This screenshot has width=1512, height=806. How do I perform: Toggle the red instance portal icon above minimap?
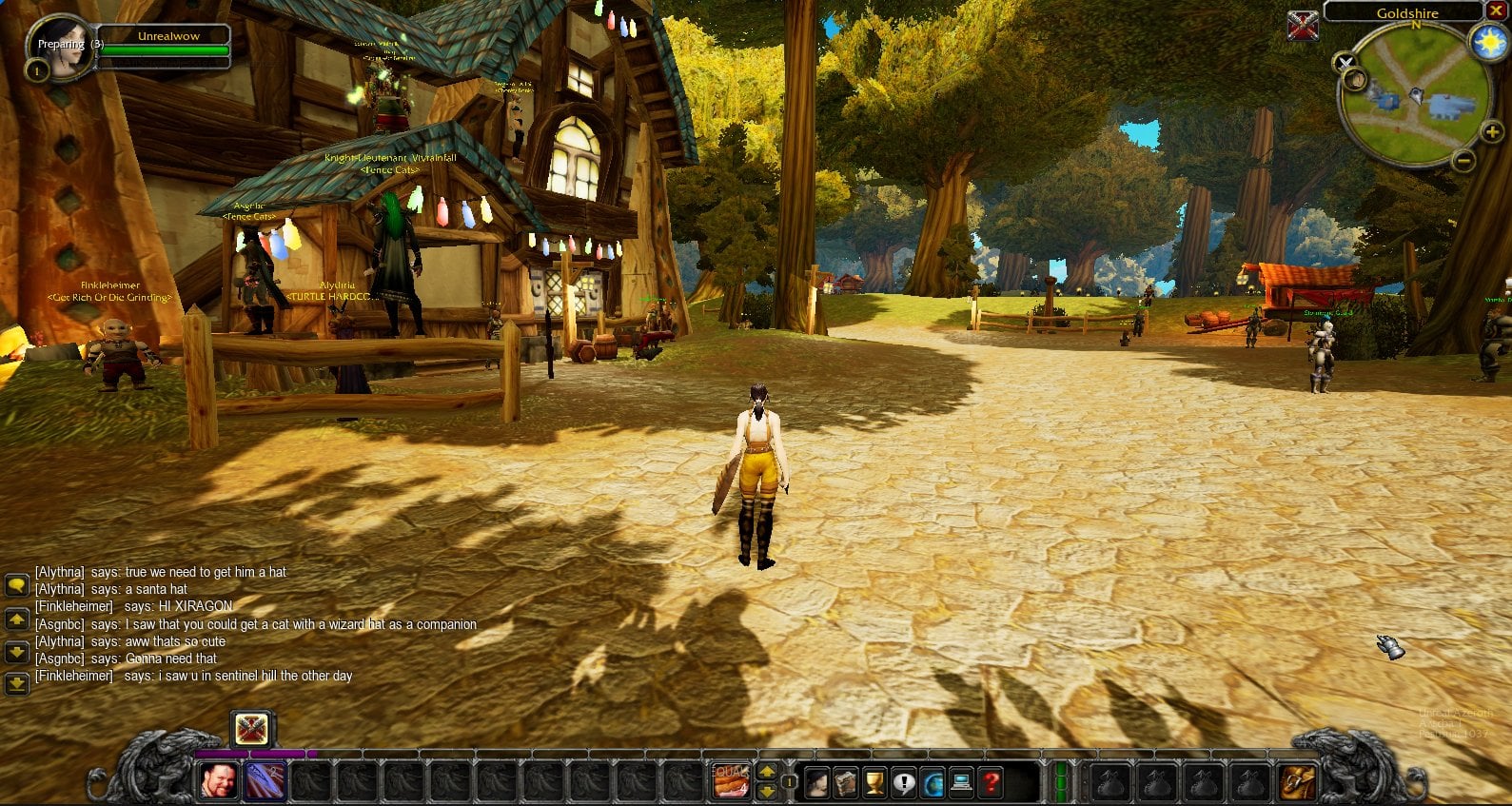[1304, 27]
